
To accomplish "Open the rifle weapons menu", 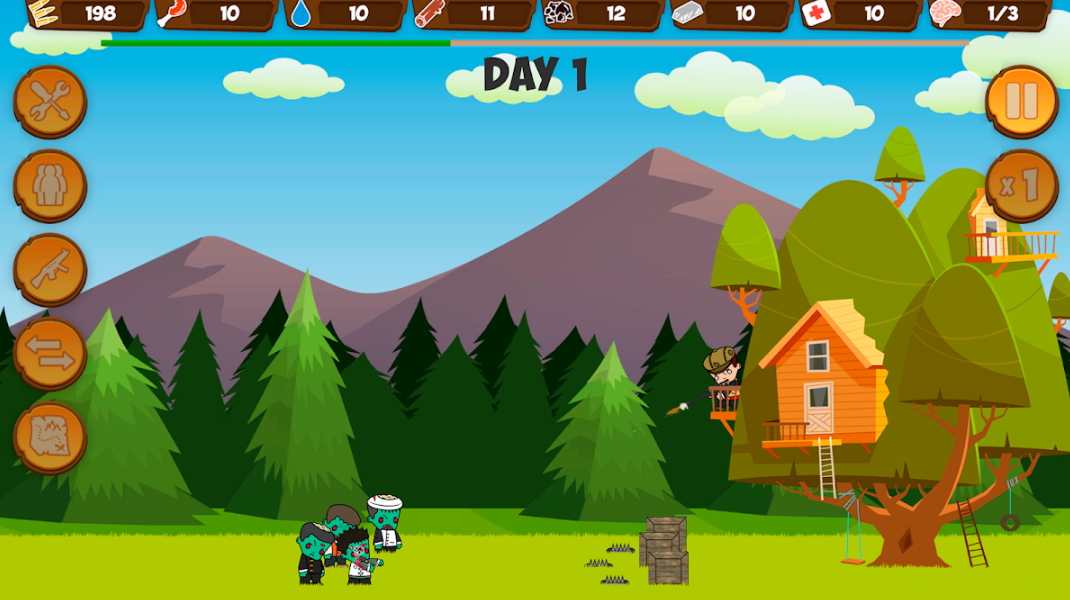I will [50, 270].
